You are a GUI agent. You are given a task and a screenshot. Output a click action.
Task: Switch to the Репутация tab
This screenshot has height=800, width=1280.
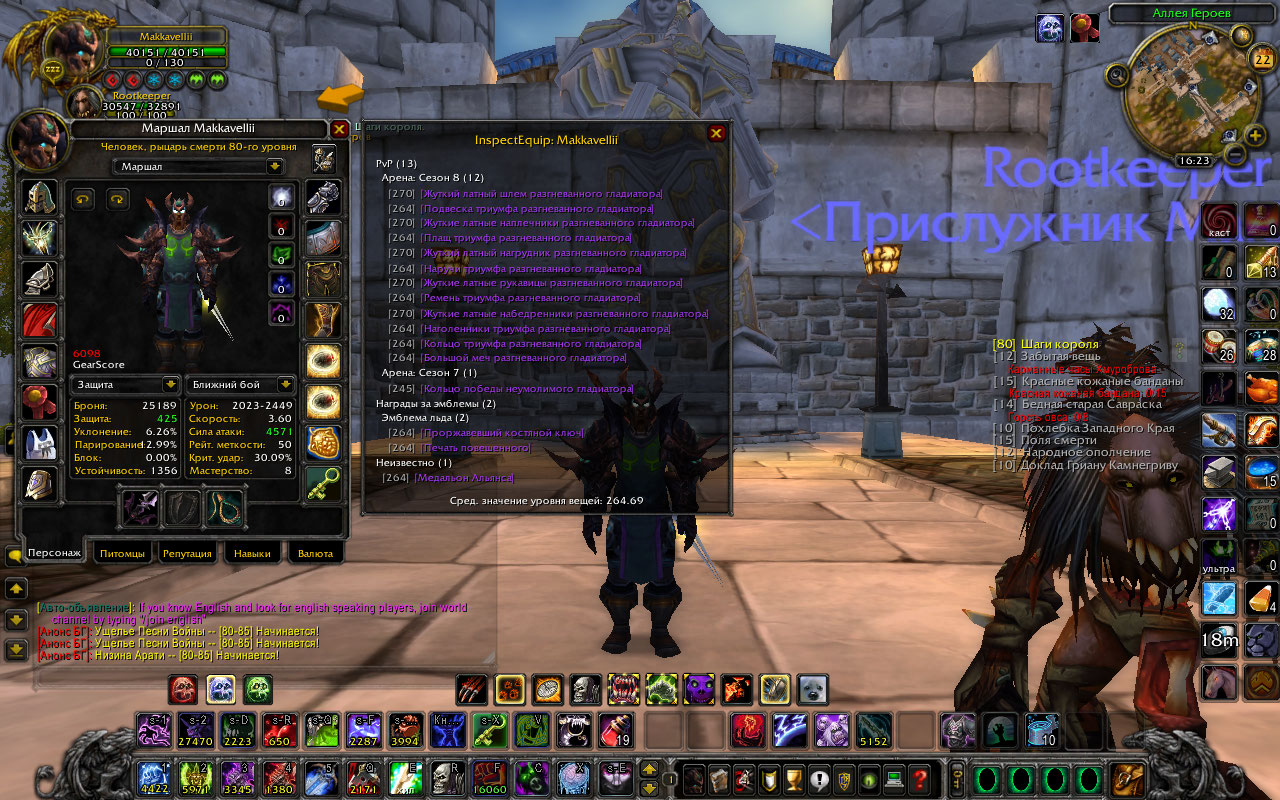(187, 553)
